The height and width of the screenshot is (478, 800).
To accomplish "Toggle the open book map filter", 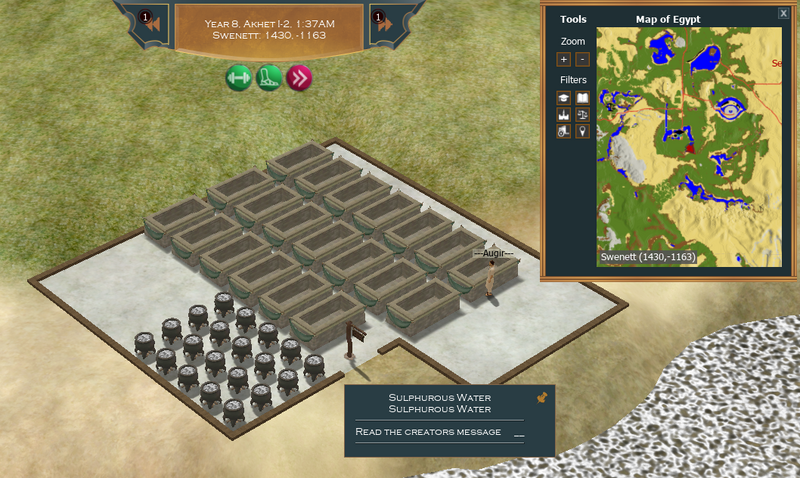I will click(583, 98).
